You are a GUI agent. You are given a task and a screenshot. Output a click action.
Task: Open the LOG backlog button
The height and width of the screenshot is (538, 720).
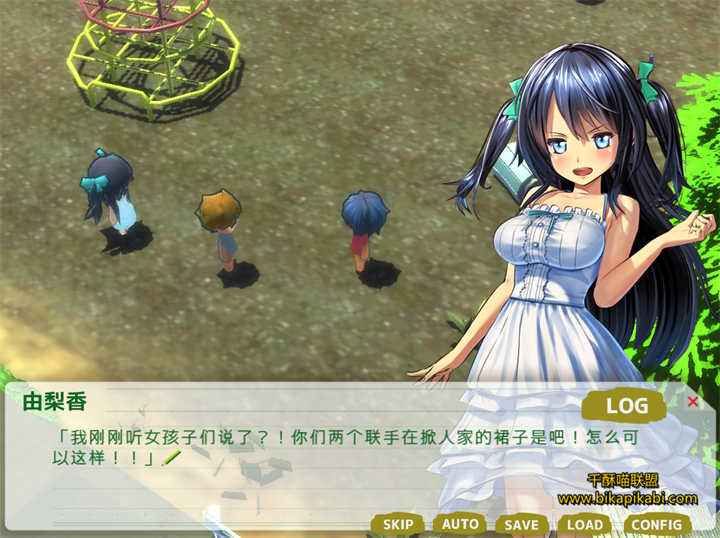click(x=627, y=406)
